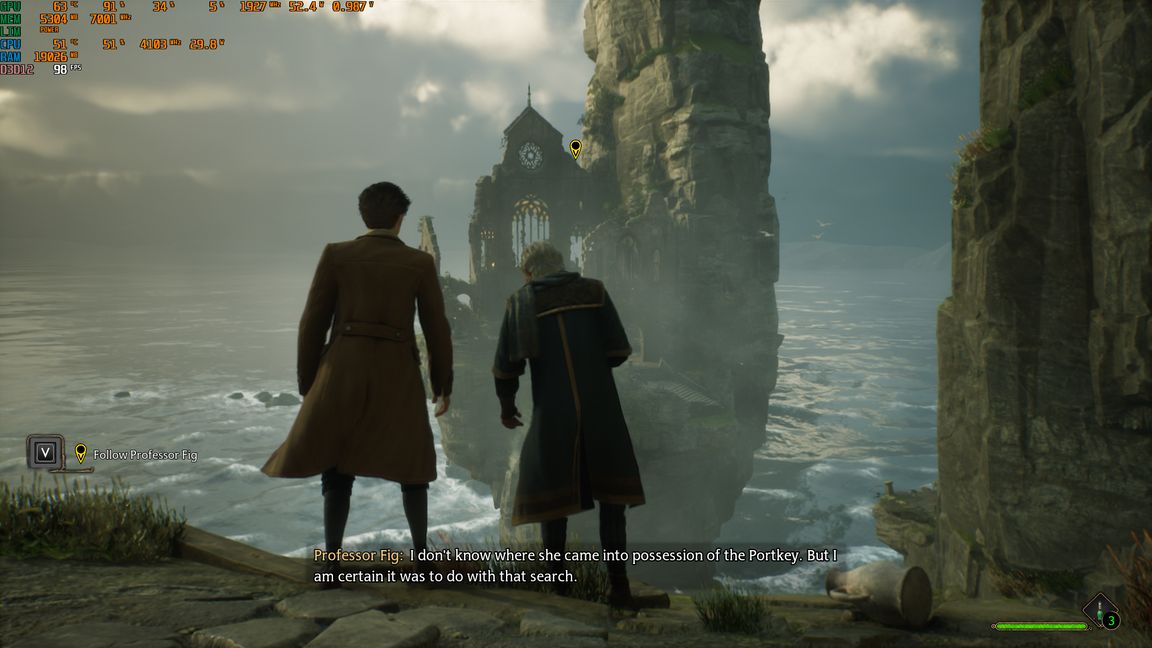
Task: Click the yellow quest waypoint marker
Action: 575,149
